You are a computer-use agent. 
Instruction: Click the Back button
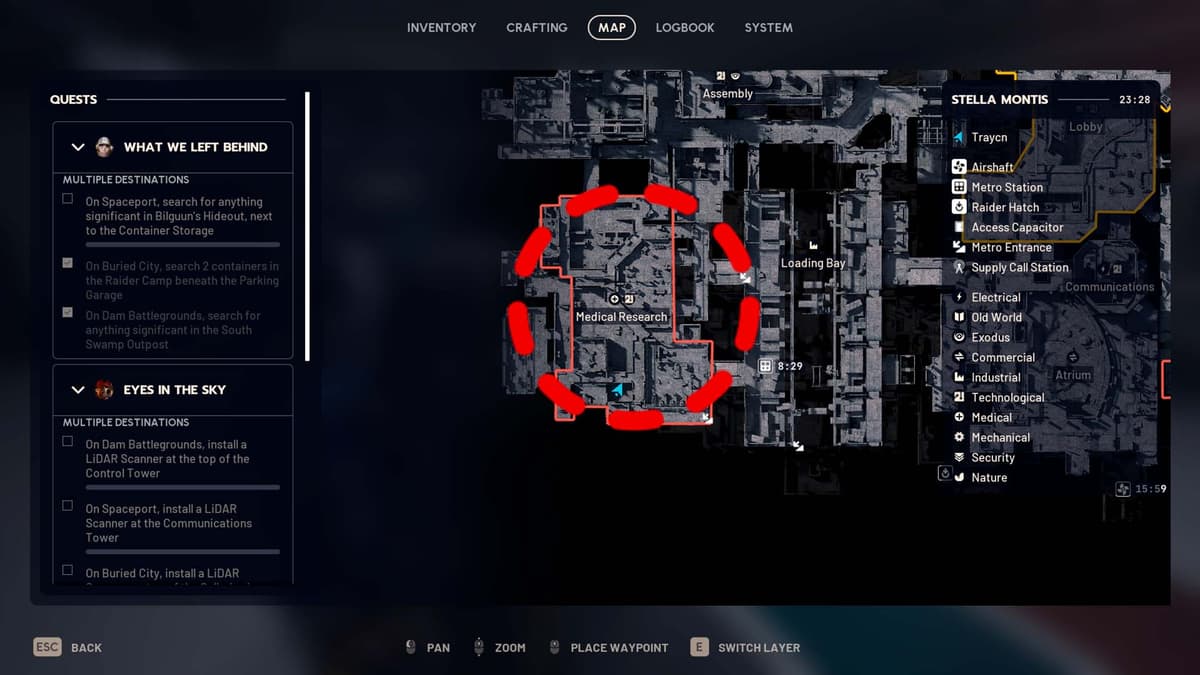click(x=68, y=647)
